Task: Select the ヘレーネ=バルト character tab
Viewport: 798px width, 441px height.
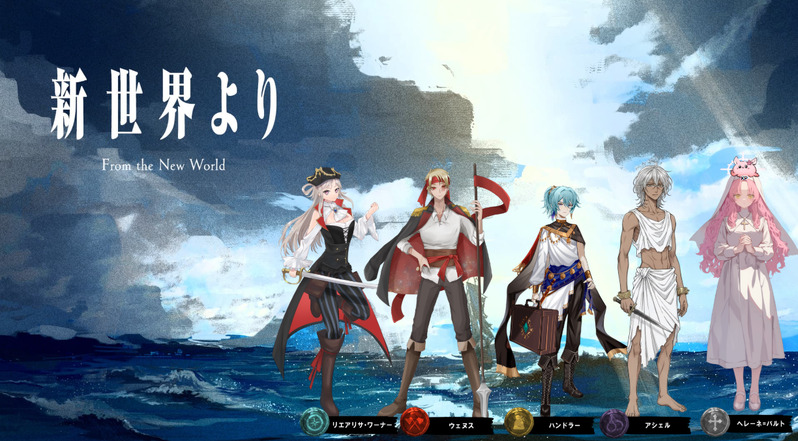Action: tap(746, 423)
